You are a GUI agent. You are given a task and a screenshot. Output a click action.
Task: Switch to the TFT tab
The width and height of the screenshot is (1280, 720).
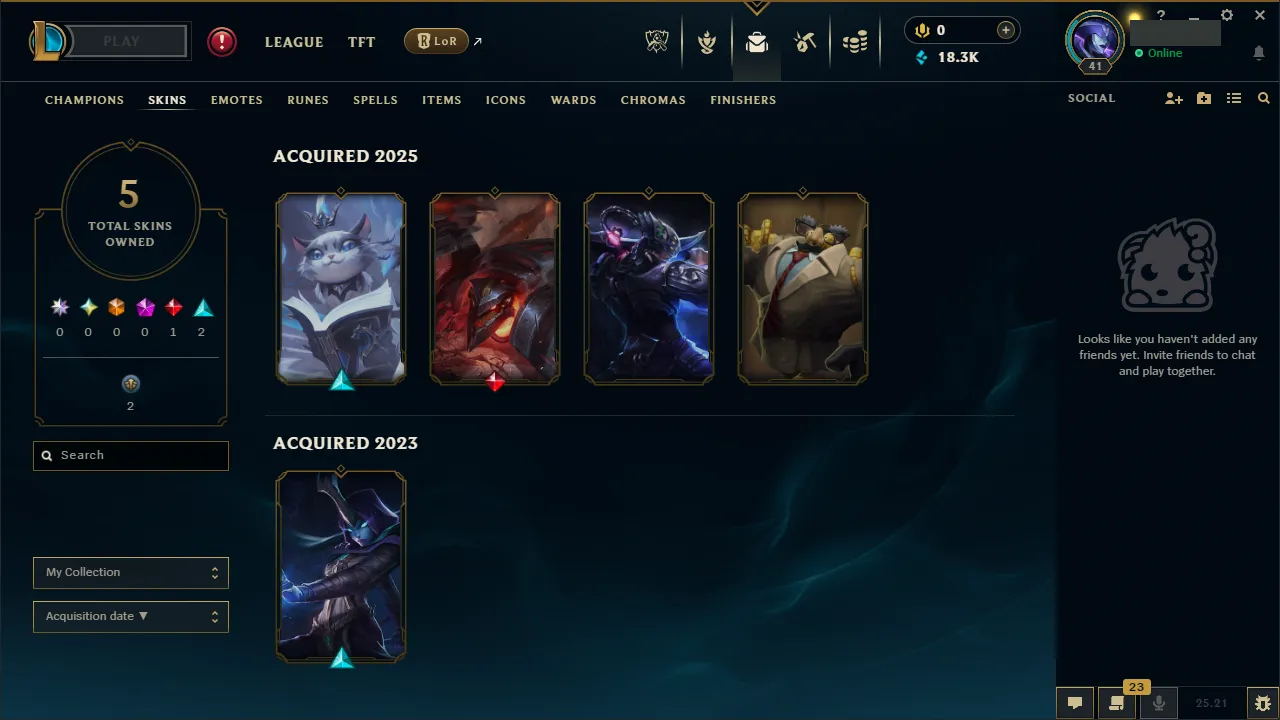(x=361, y=42)
